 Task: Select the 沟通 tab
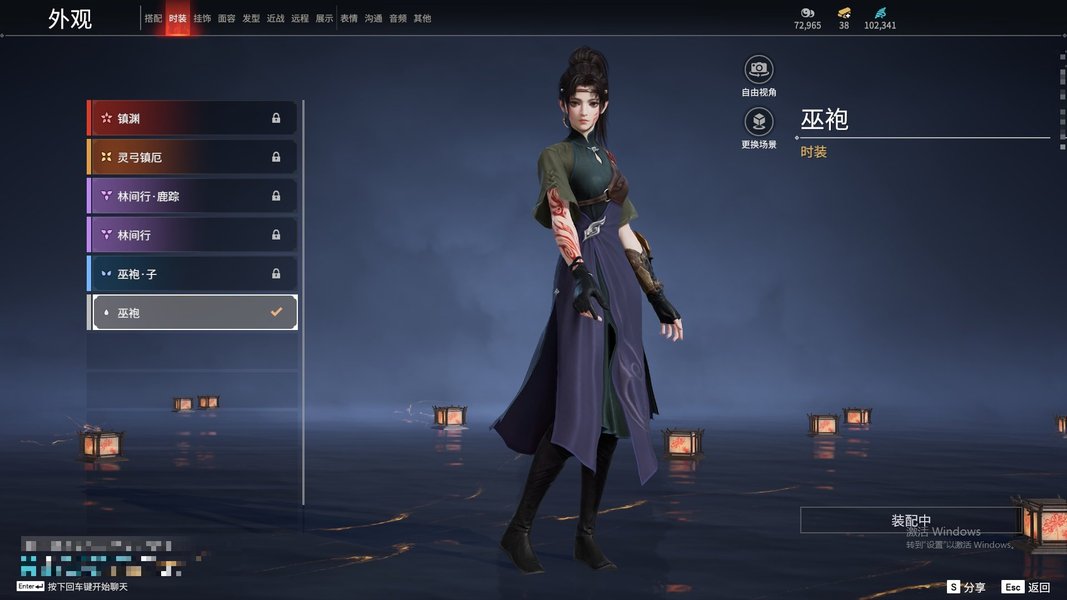pos(373,19)
